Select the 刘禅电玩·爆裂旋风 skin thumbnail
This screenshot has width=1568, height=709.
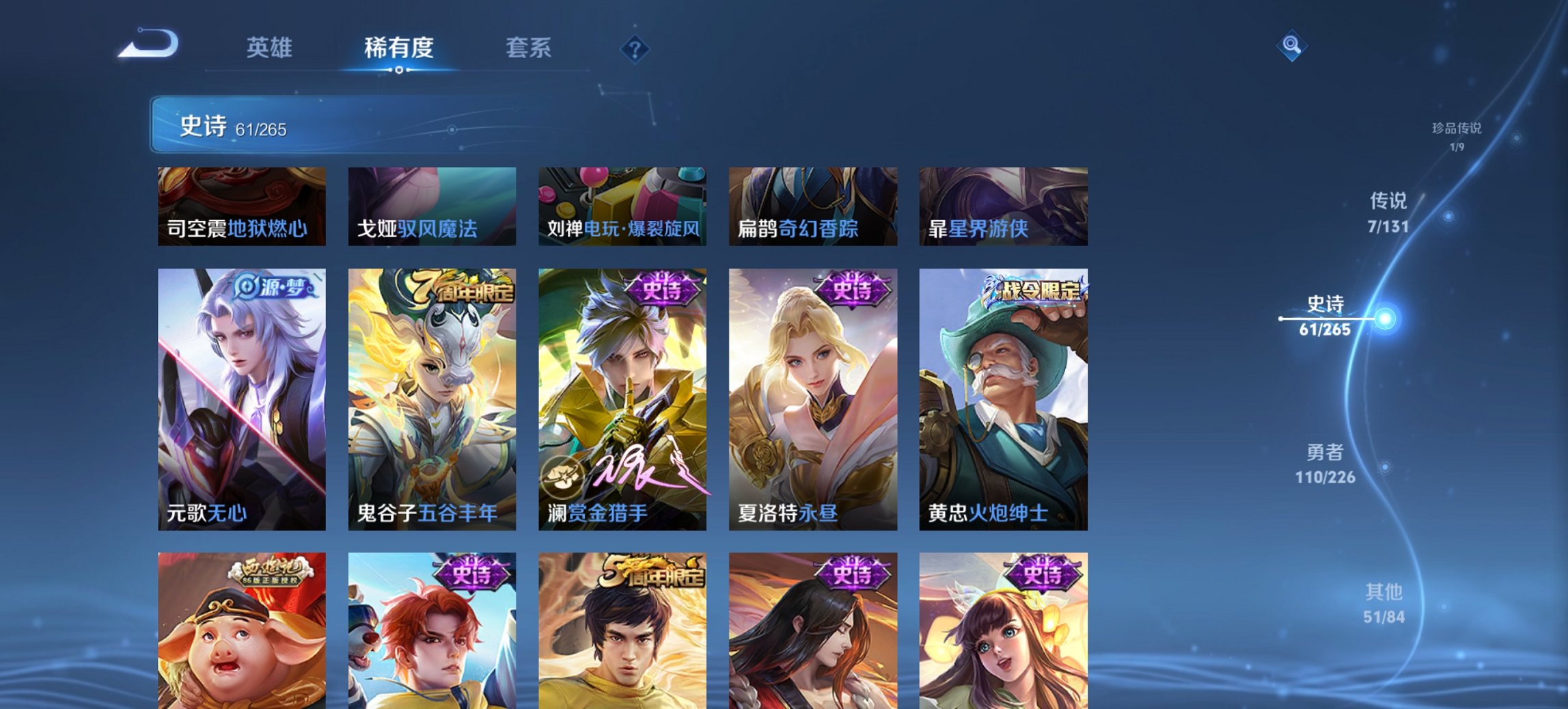[x=623, y=205]
